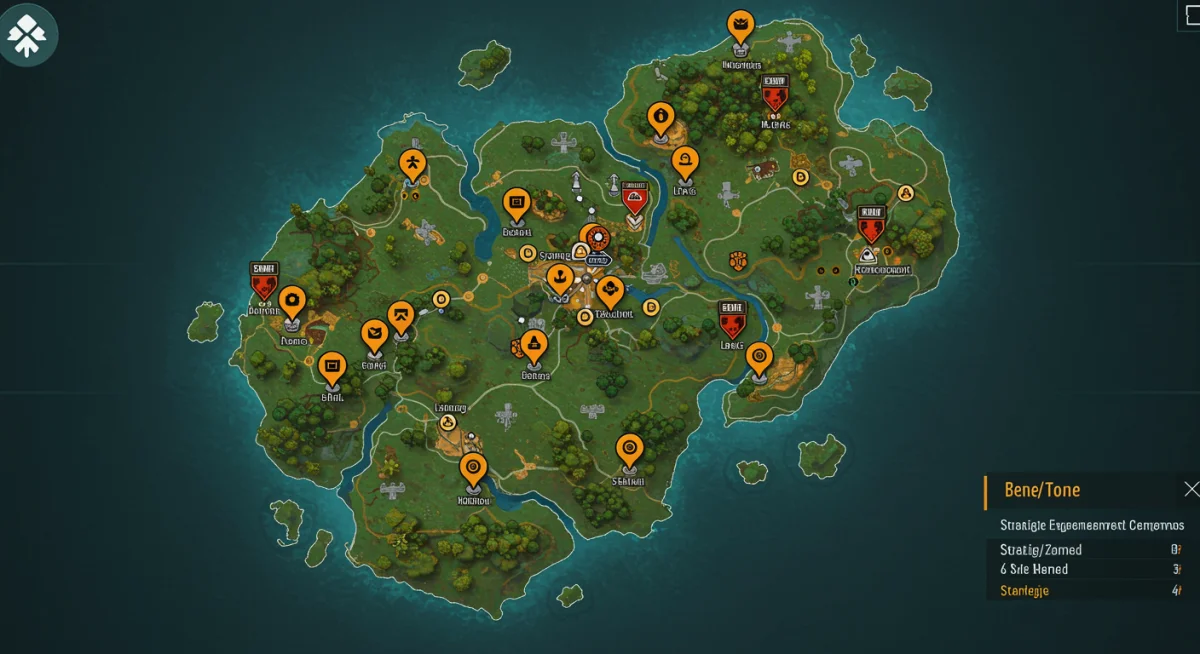
Task: Open the leaf emblem menu button
Action: 27,34
